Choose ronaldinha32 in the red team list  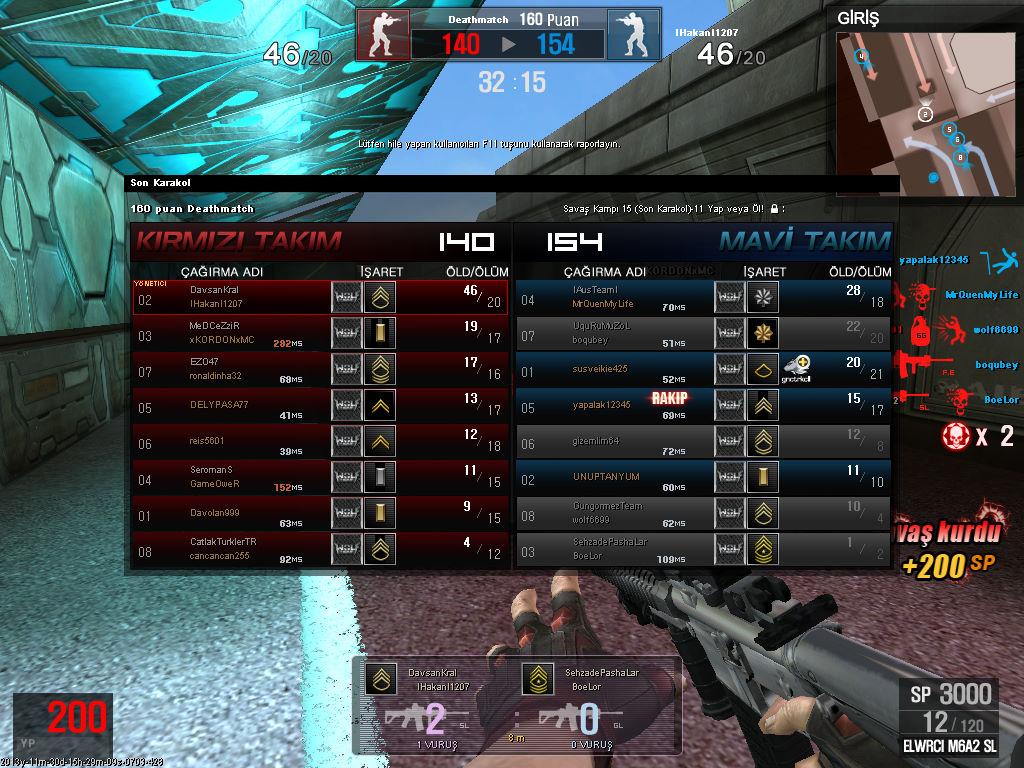320,370
